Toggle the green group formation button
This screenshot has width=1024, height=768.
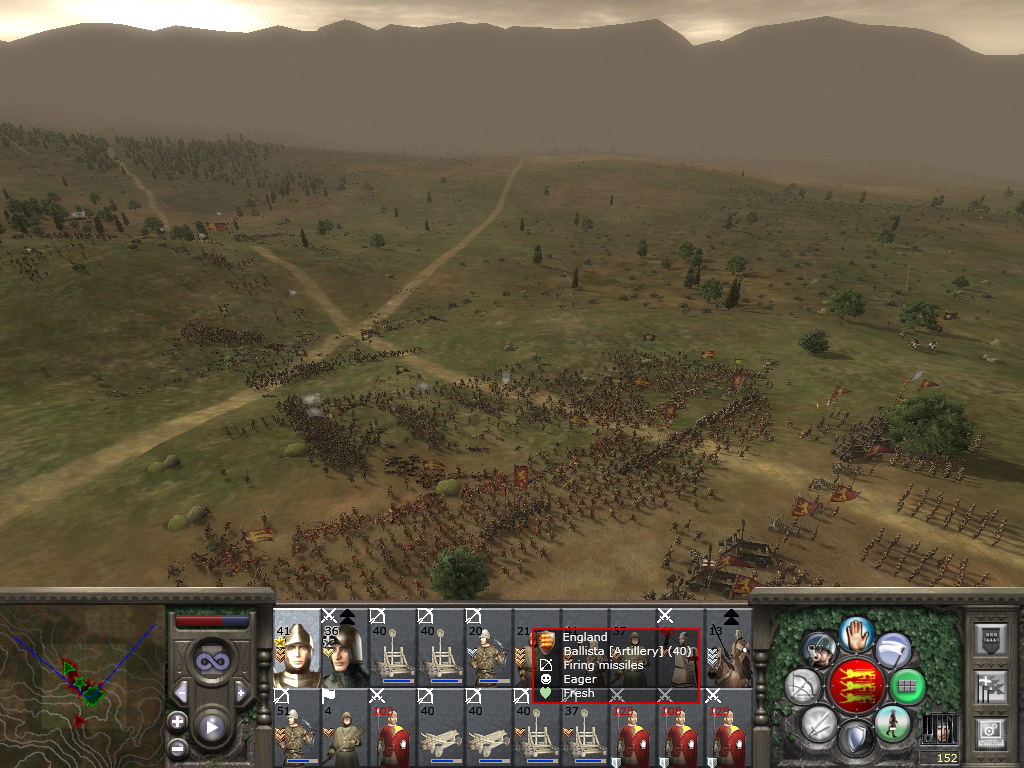(x=907, y=686)
